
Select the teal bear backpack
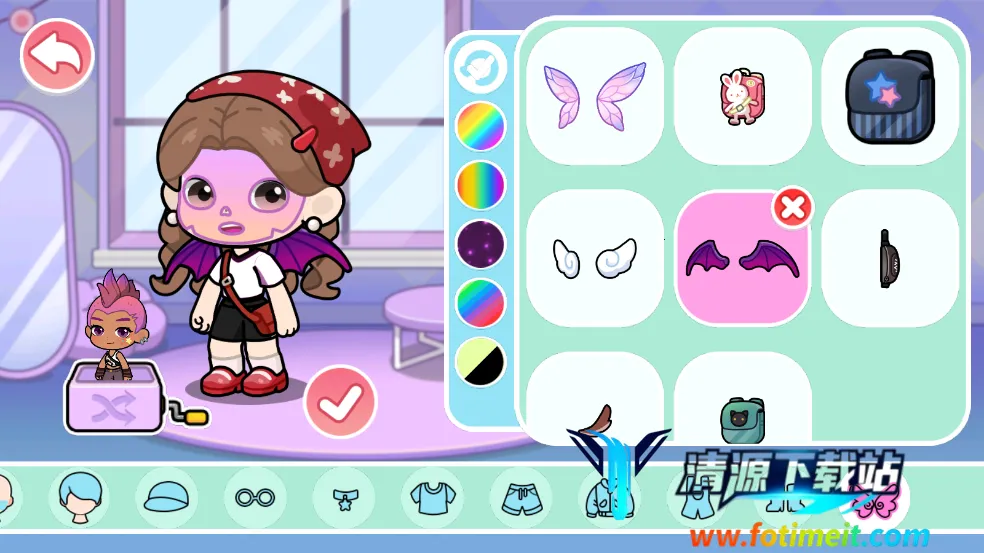pyautogui.click(x=742, y=412)
